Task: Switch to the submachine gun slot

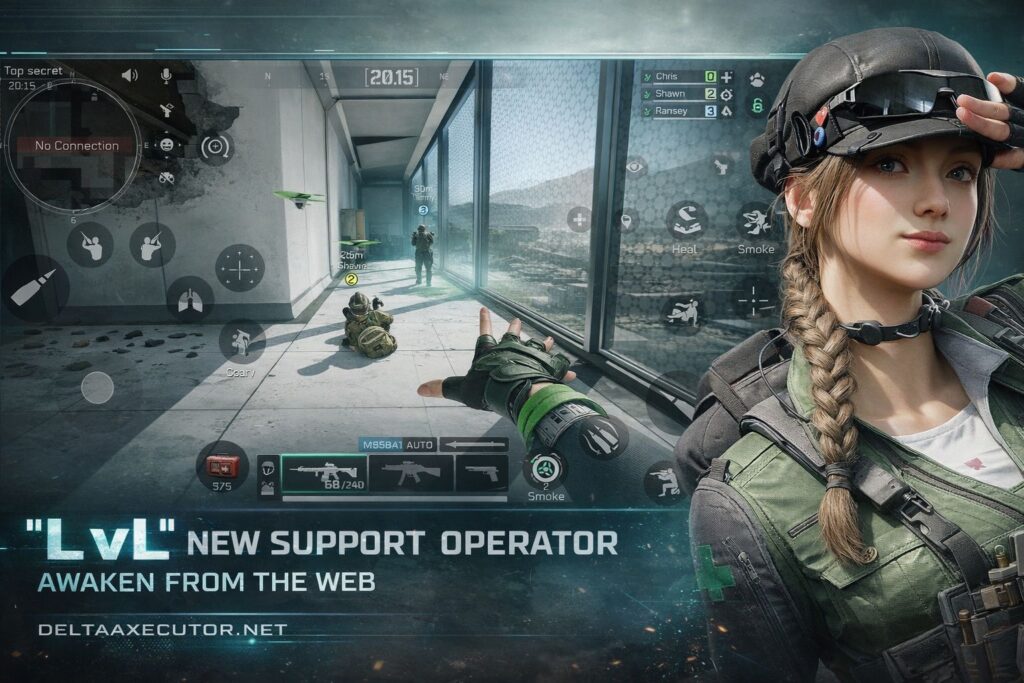Action: tap(411, 473)
